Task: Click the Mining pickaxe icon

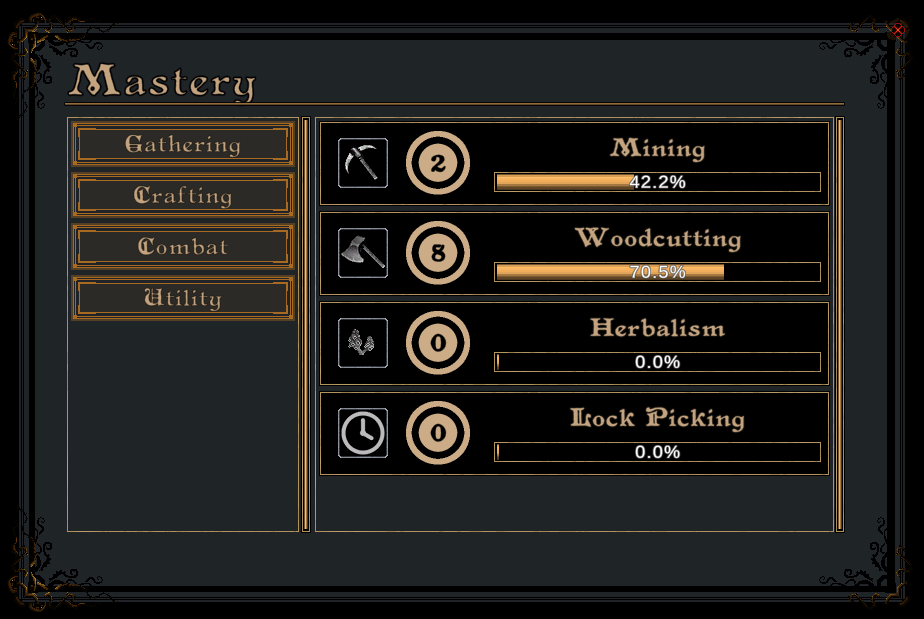Action: 363,163
